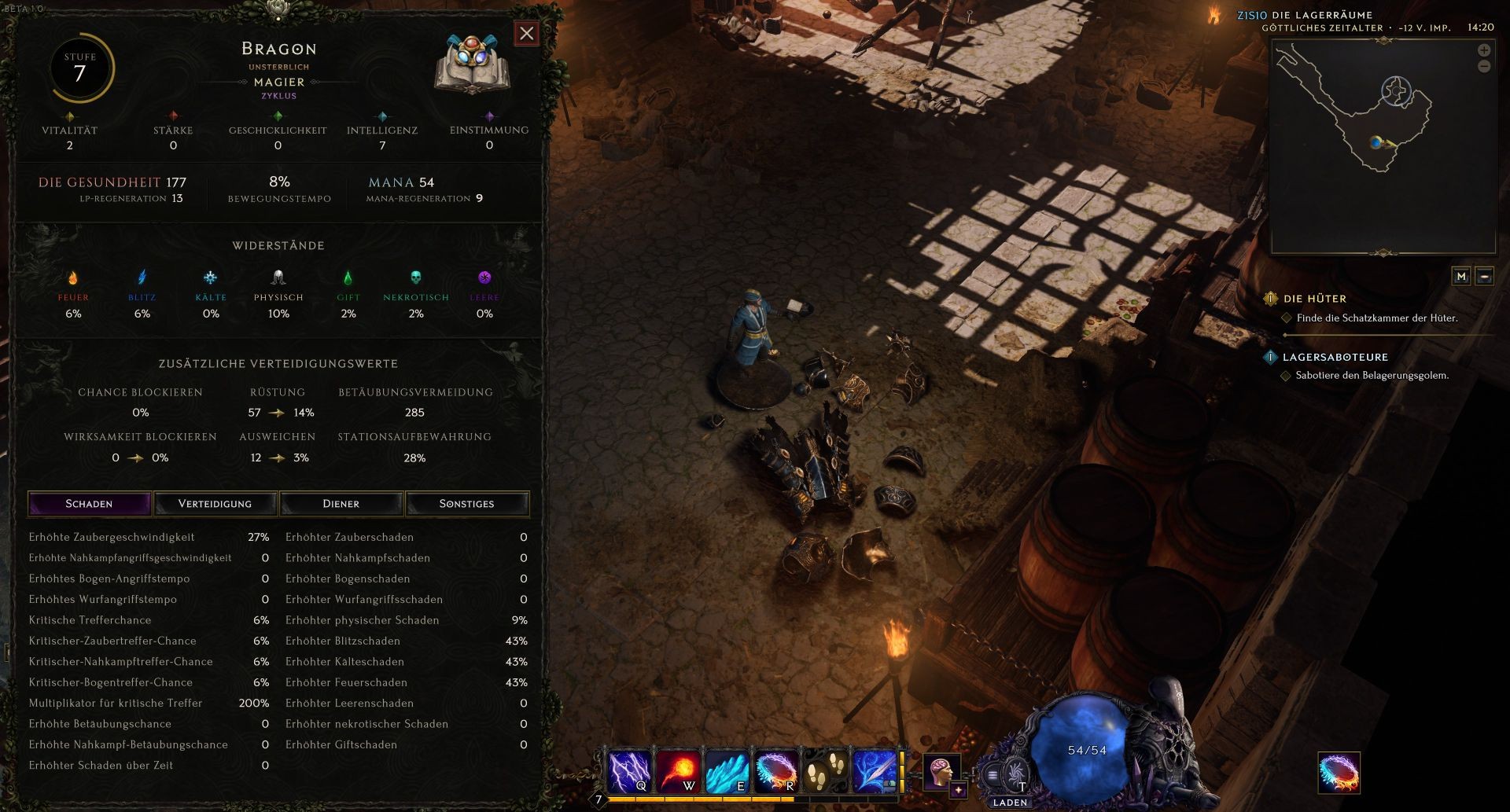Select the Die Hüter quest tracker entry

coord(1314,299)
